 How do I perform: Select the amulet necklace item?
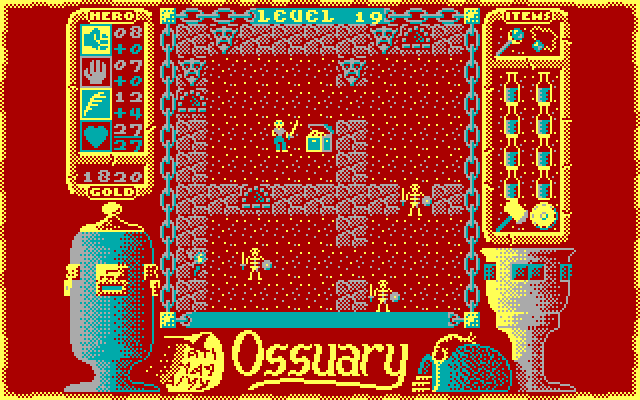[542, 44]
